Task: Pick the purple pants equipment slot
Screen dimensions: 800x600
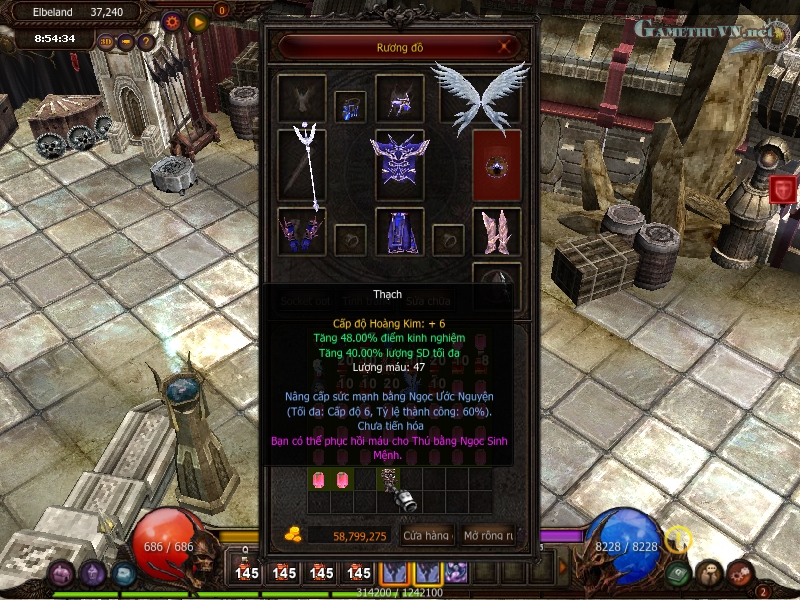Action: click(399, 232)
